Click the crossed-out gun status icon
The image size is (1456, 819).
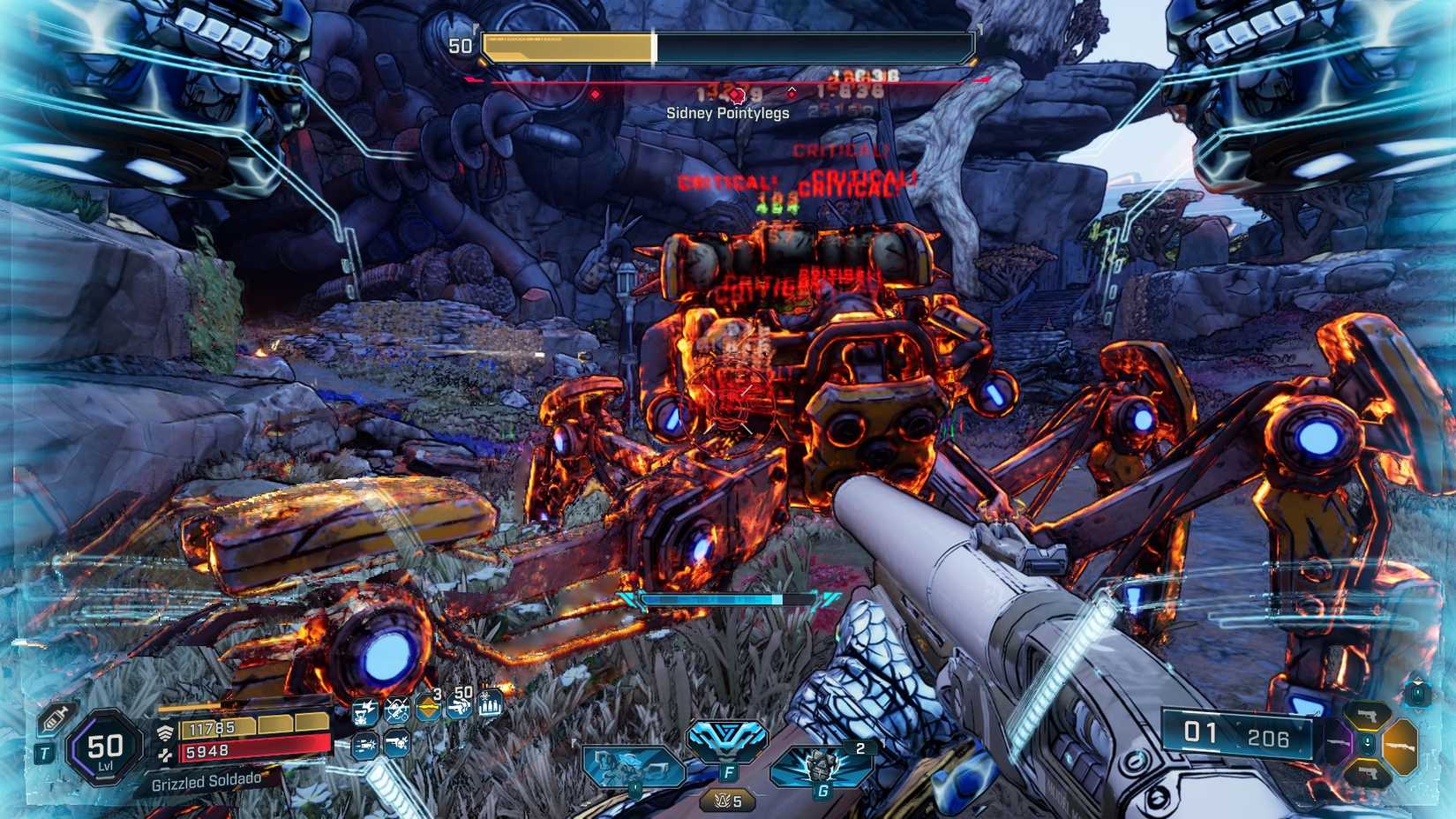click(x=397, y=710)
